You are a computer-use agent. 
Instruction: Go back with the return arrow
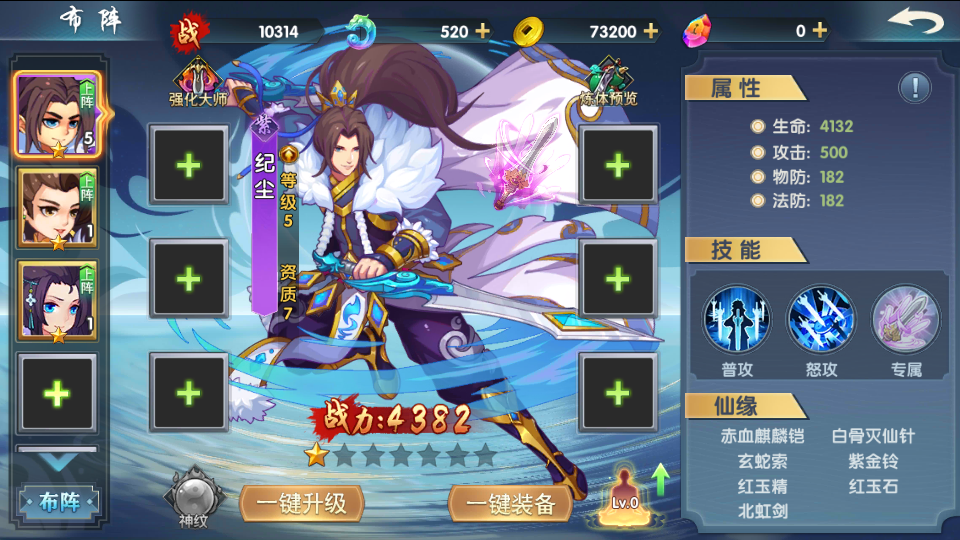(915, 22)
